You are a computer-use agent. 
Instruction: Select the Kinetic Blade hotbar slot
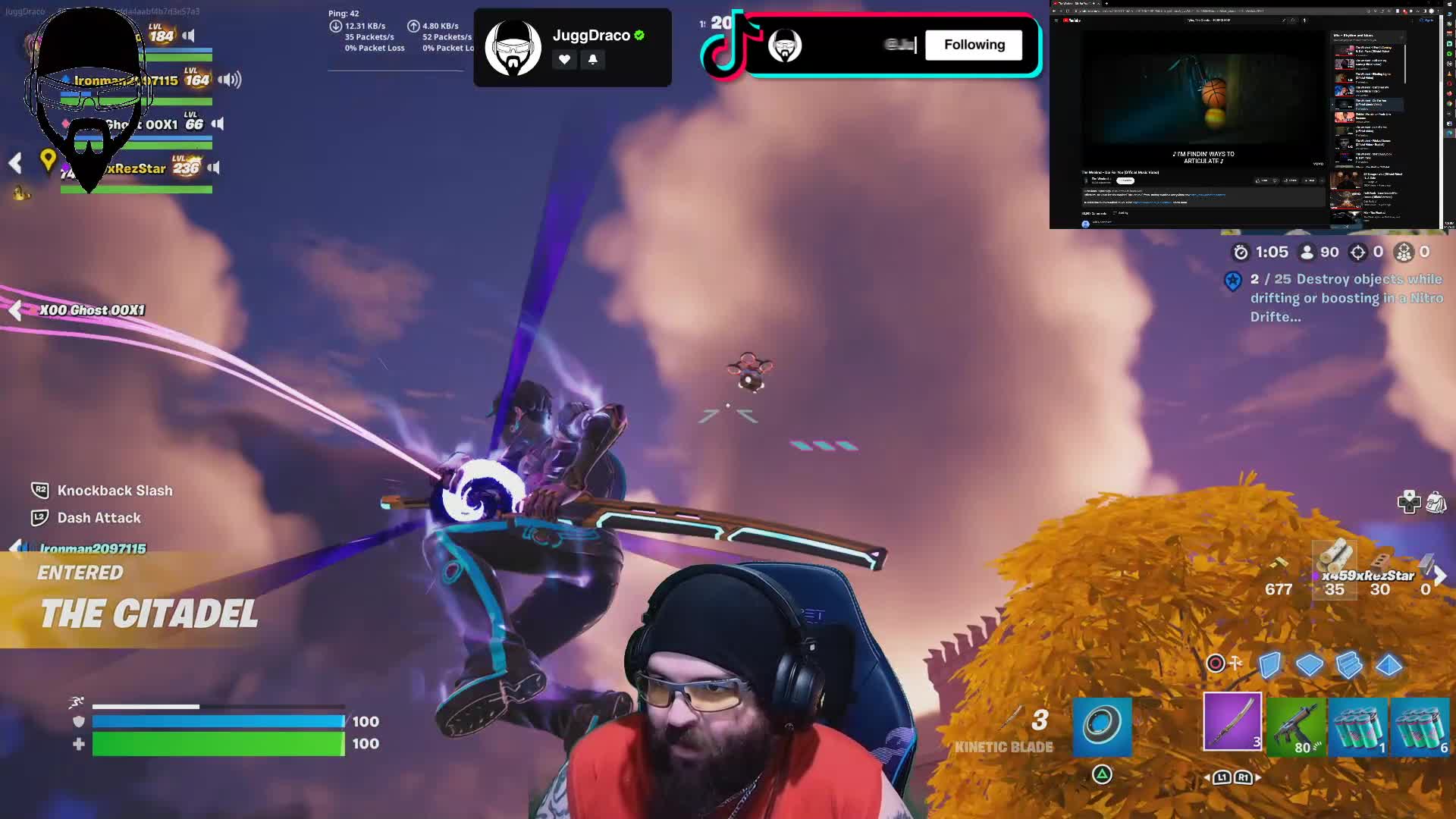[x=1232, y=721]
